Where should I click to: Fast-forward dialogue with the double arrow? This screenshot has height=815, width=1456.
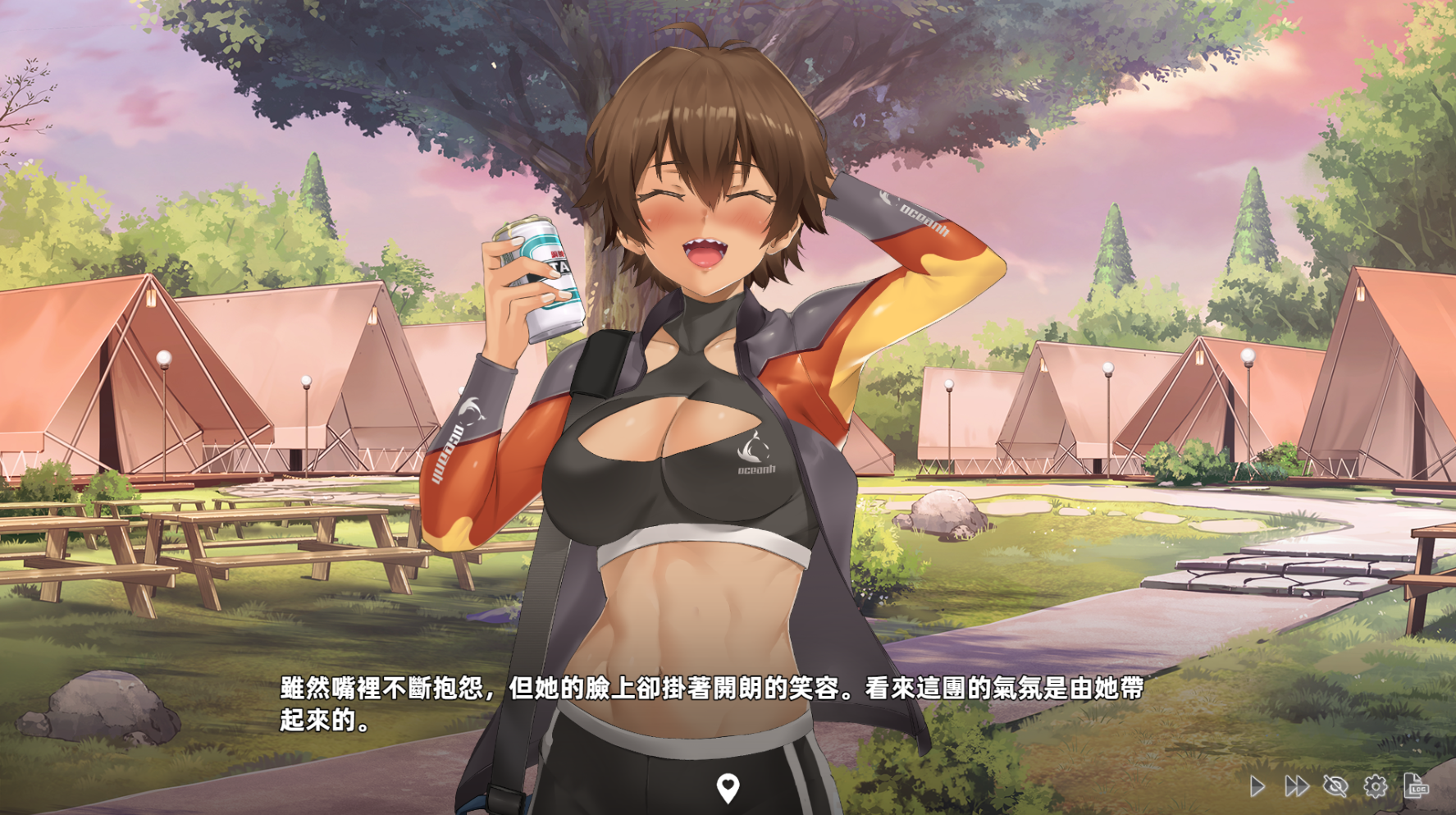tap(1296, 786)
